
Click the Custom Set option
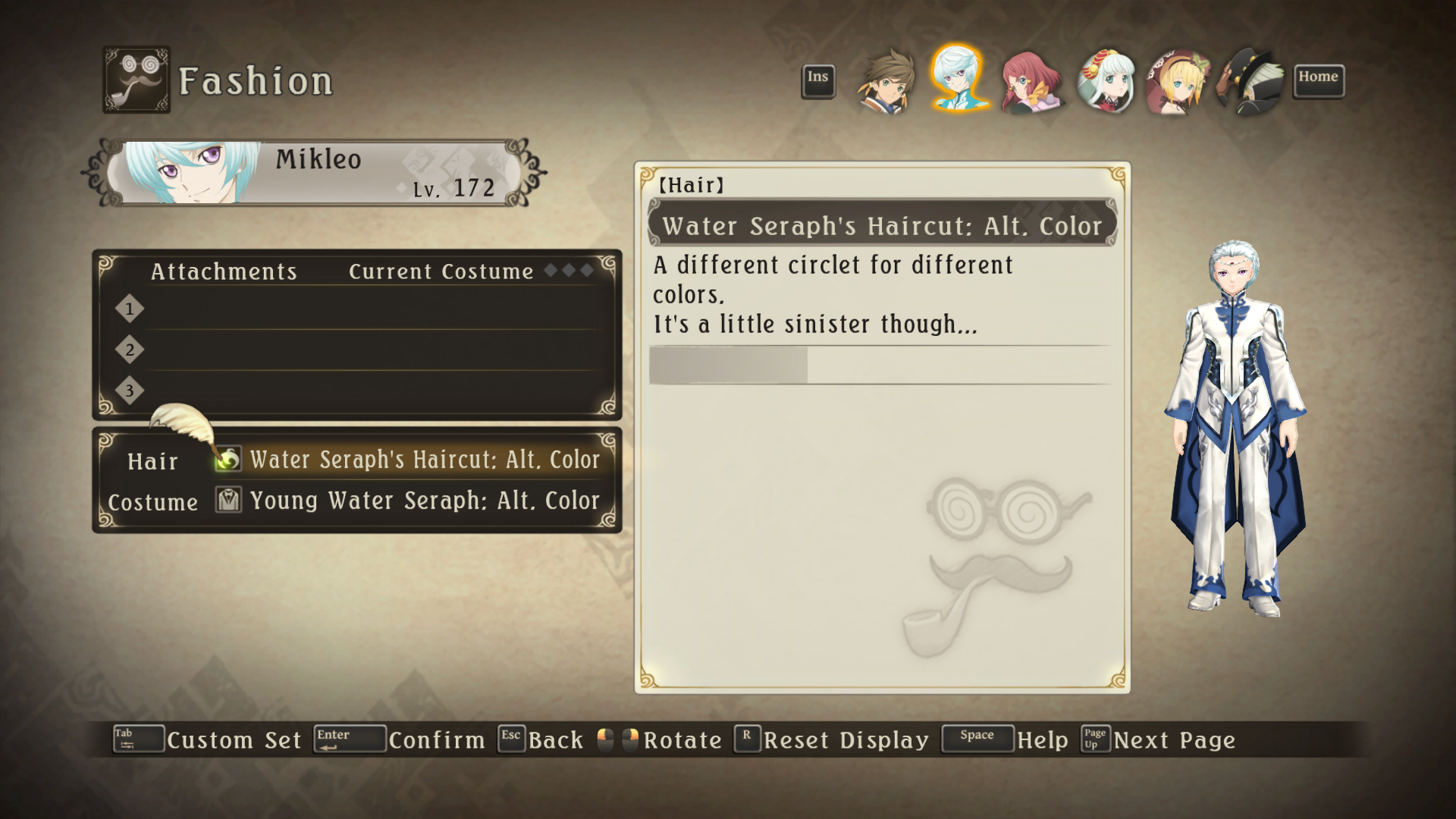[233, 739]
